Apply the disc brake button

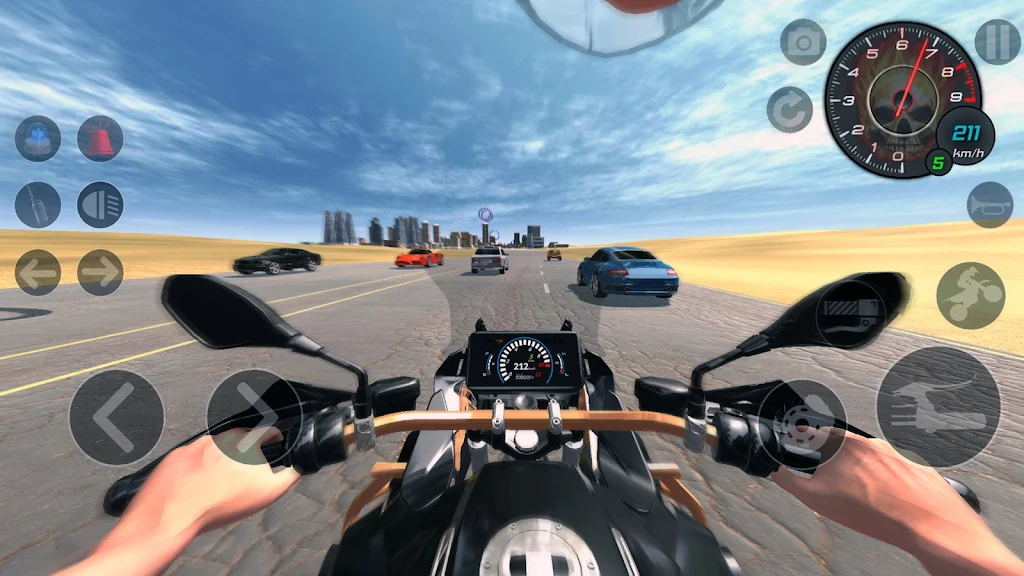[x=801, y=424]
